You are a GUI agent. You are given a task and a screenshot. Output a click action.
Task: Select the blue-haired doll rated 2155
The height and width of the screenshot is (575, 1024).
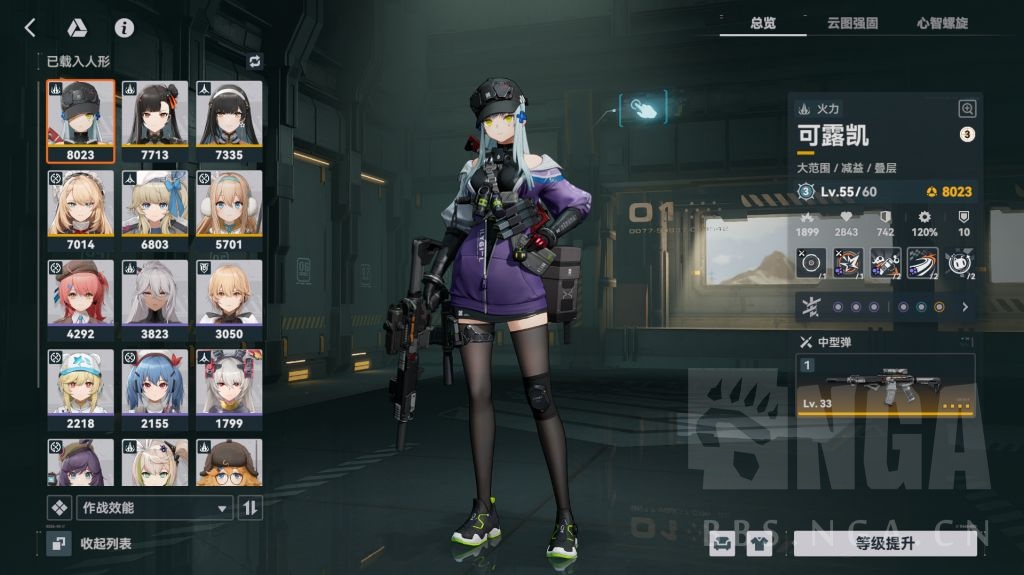pos(155,389)
